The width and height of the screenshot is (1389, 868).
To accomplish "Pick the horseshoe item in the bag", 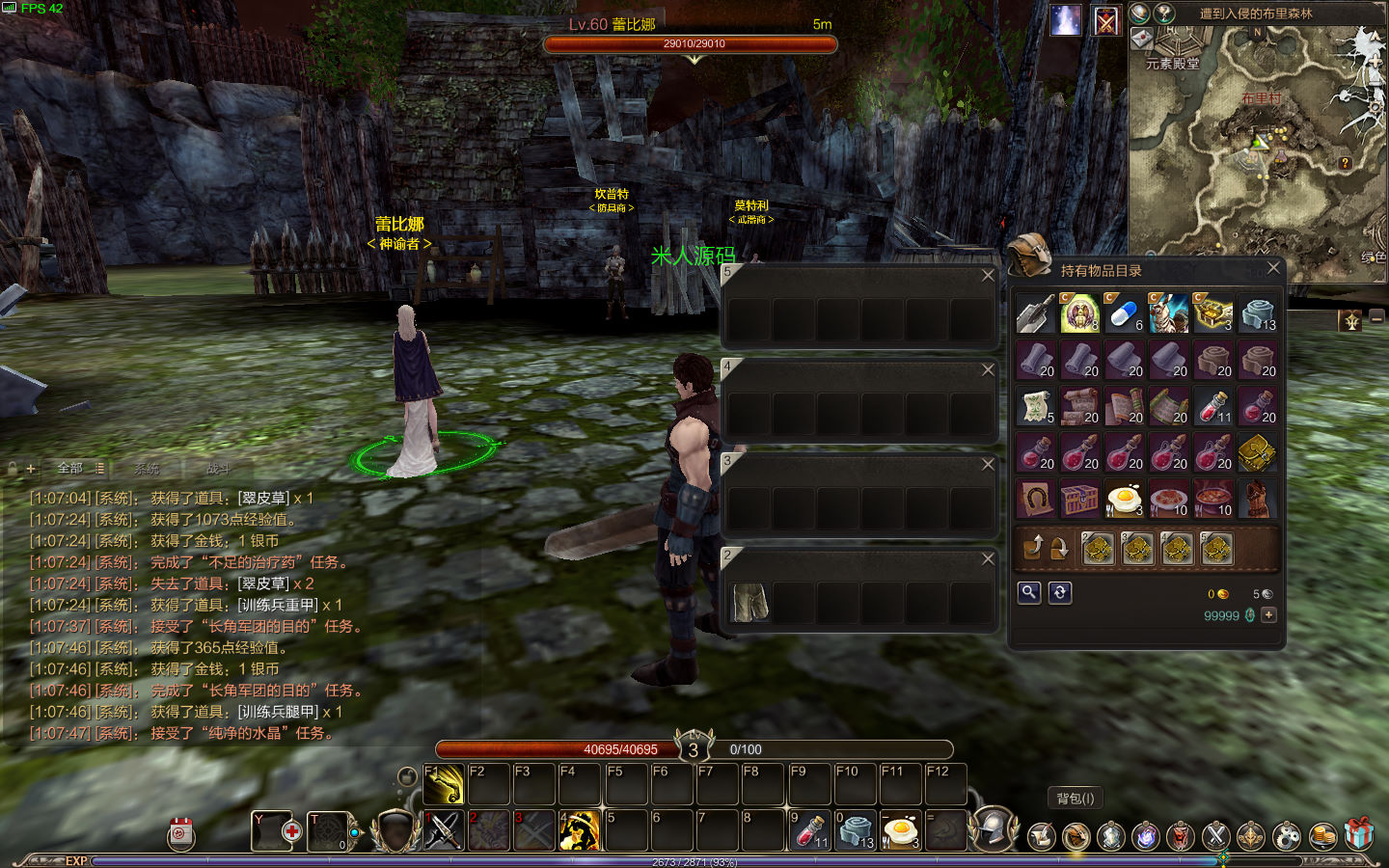I will click(1036, 500).
